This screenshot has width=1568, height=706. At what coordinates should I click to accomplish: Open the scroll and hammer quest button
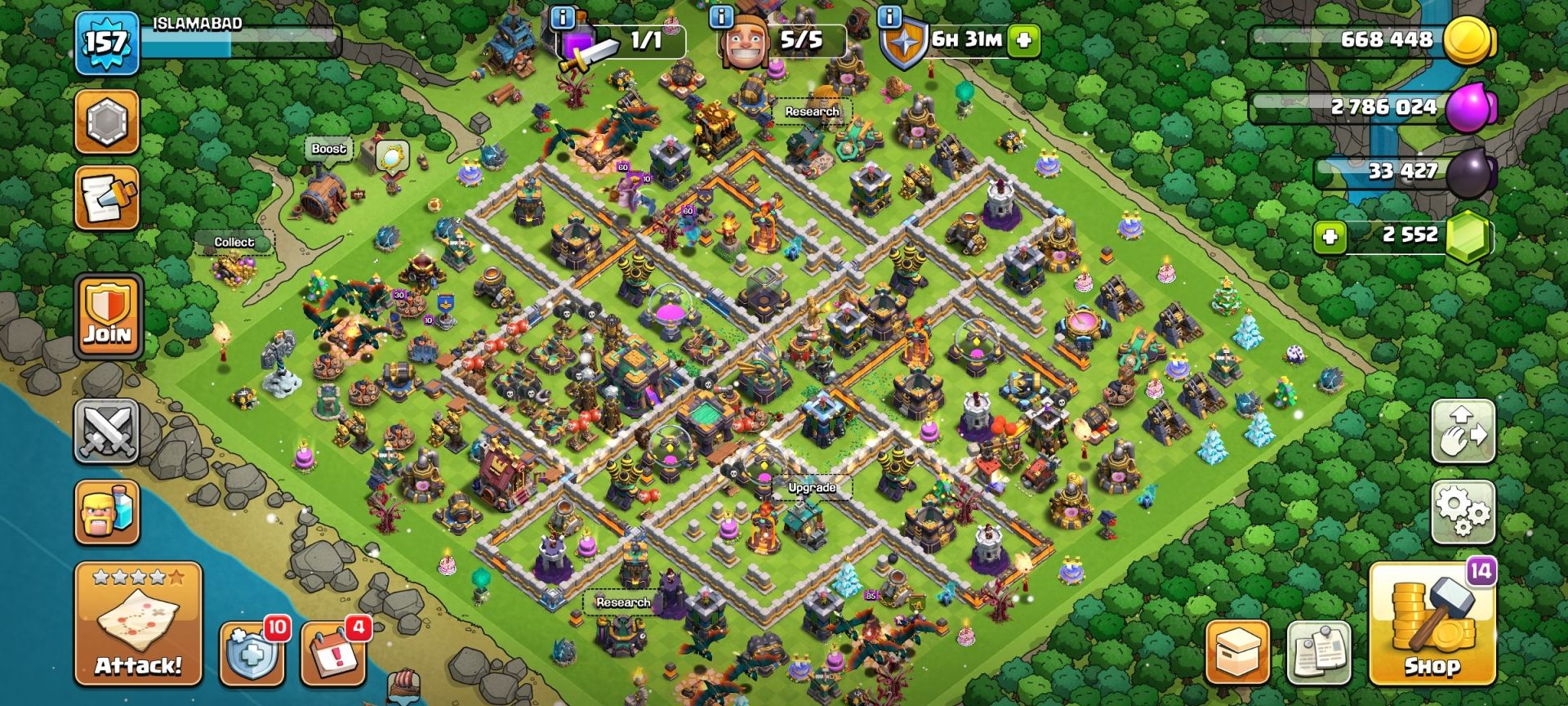click(x=107, y=198)
